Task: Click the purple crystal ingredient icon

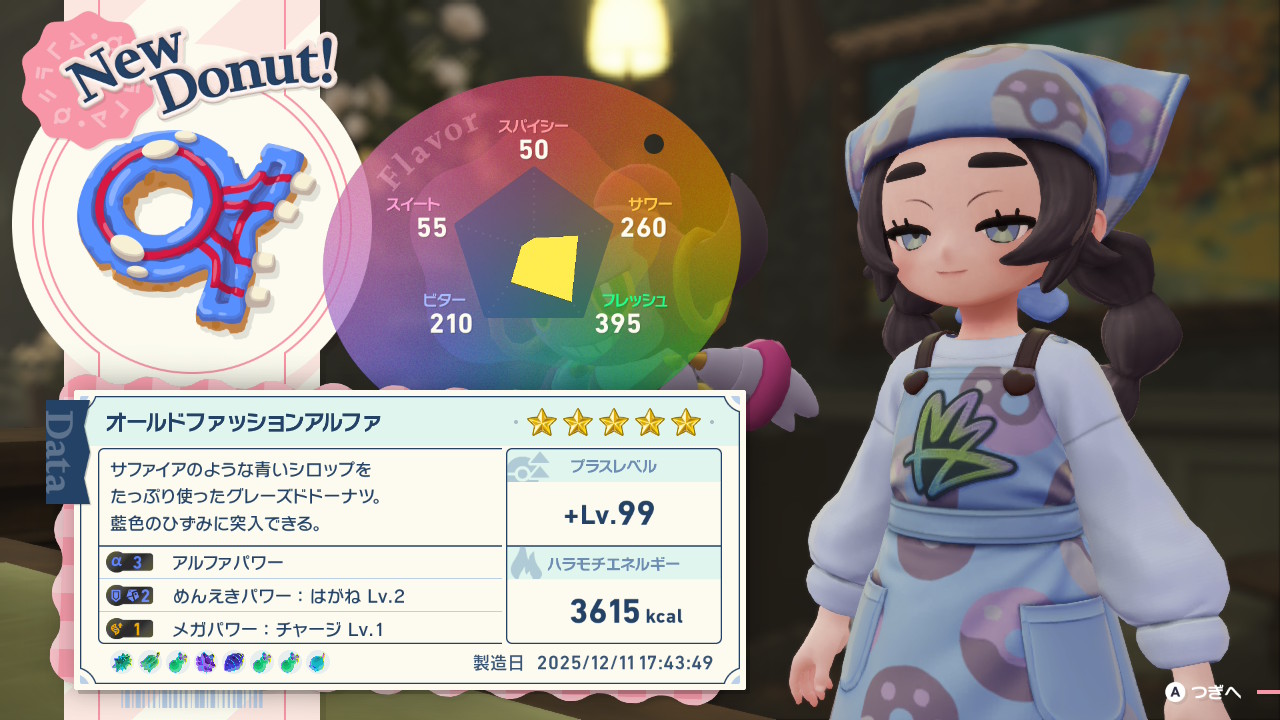Action: [x=204, y=662]
